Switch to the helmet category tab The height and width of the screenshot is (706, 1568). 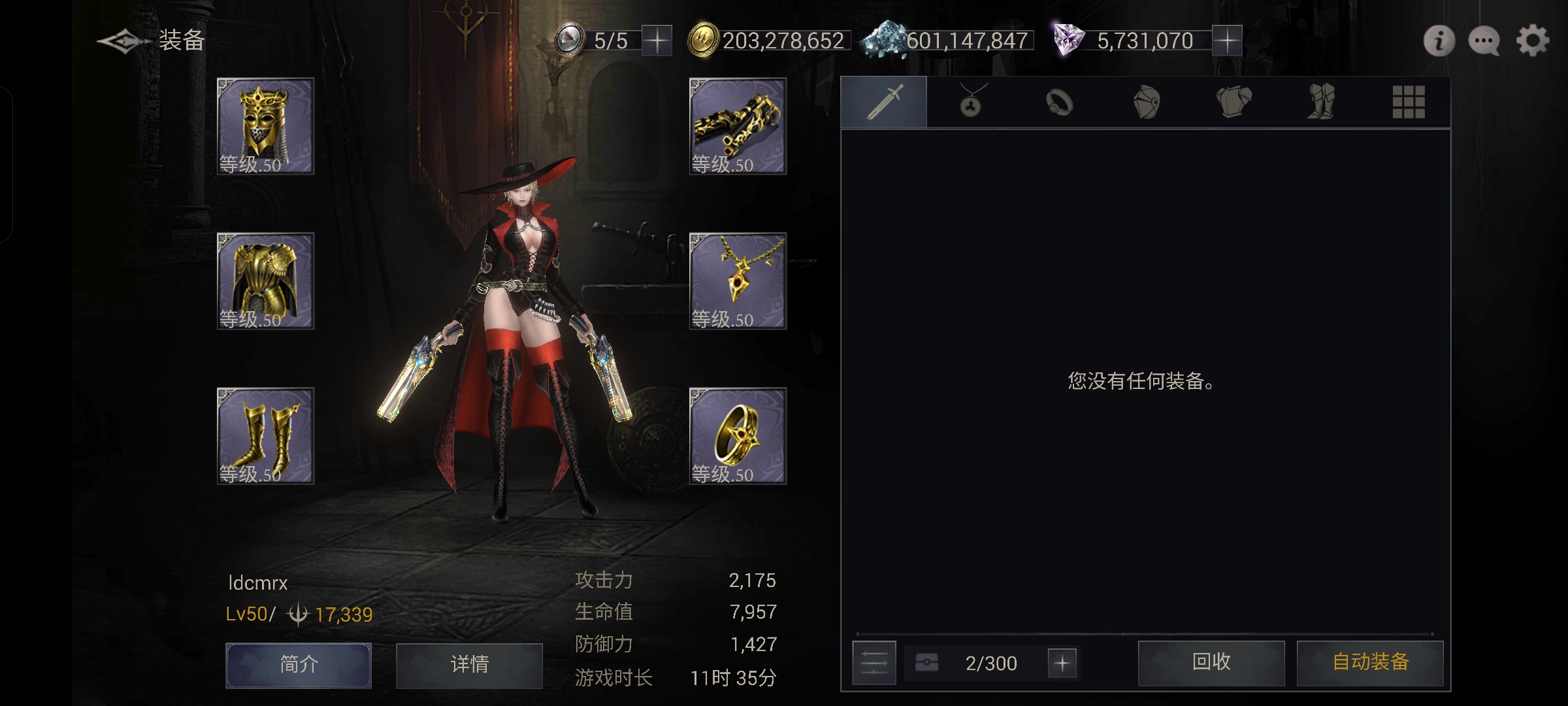(1147, 102)
